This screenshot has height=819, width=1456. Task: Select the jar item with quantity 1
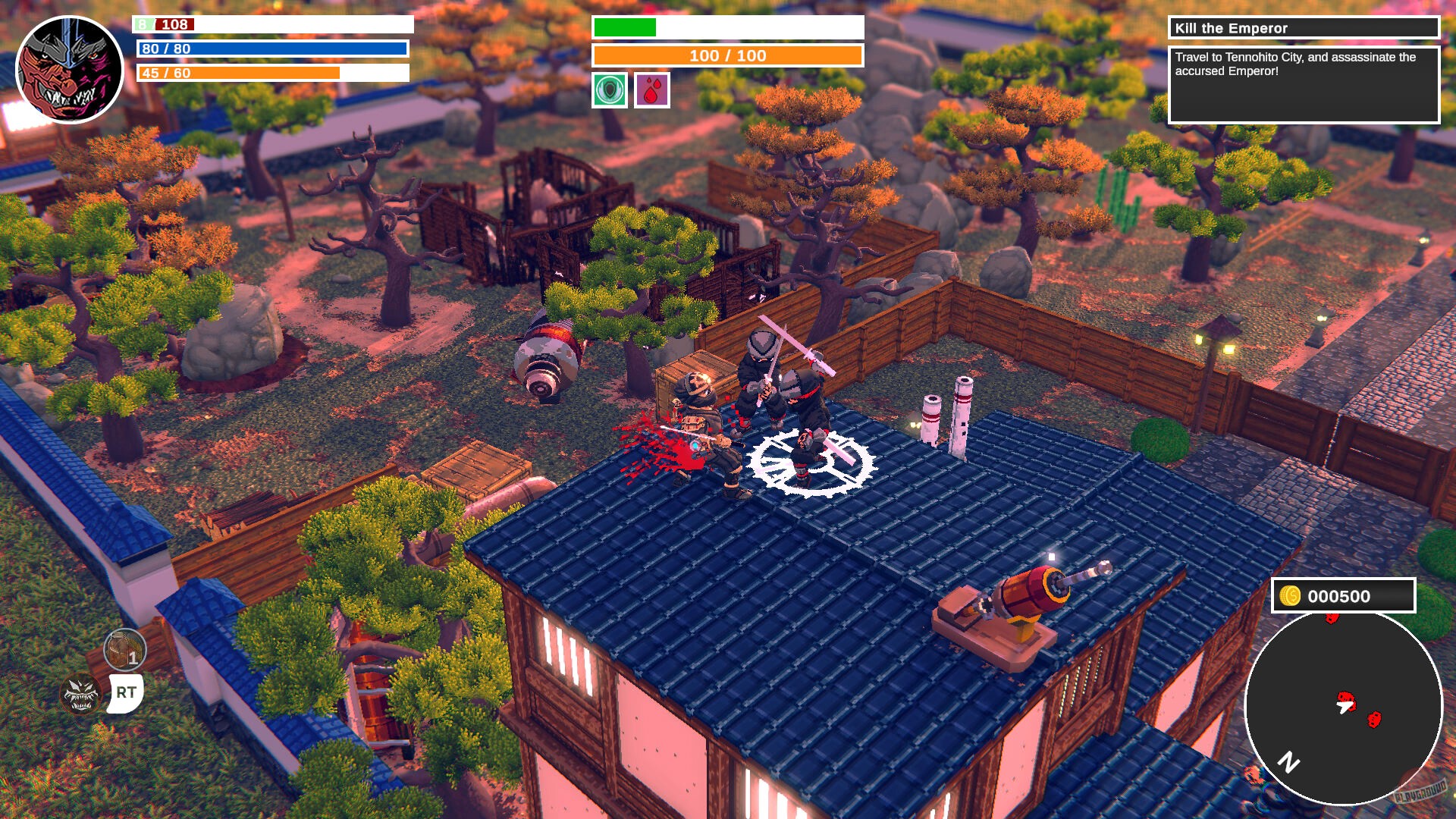coord(125,650)
